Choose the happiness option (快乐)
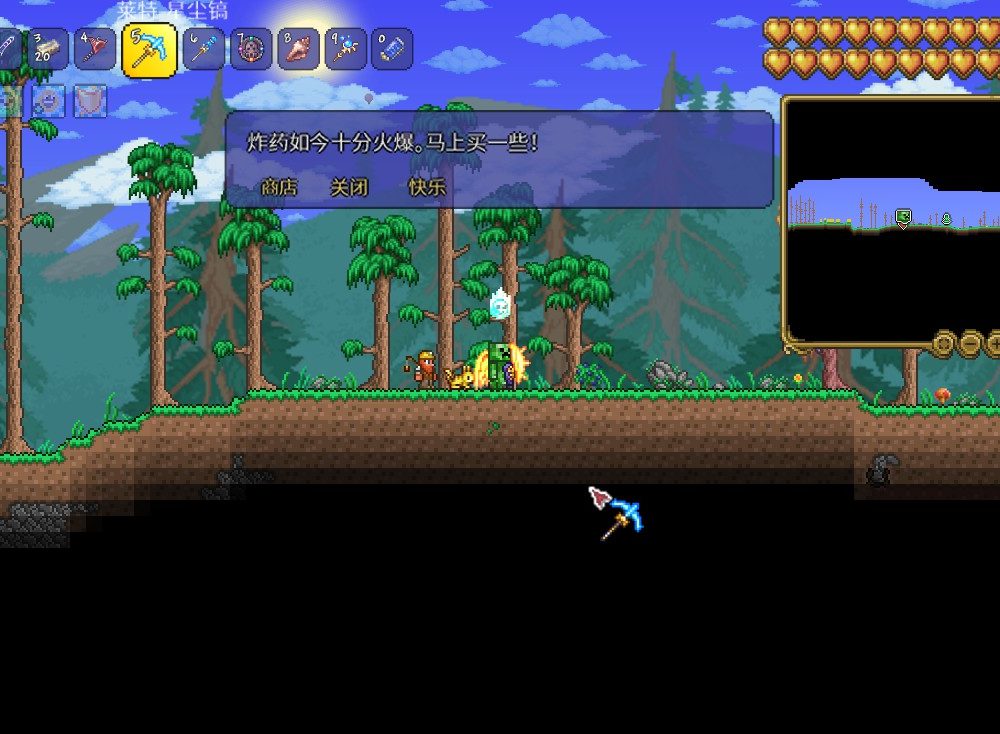The image size is (1000, 734). (x=427, y=187)
